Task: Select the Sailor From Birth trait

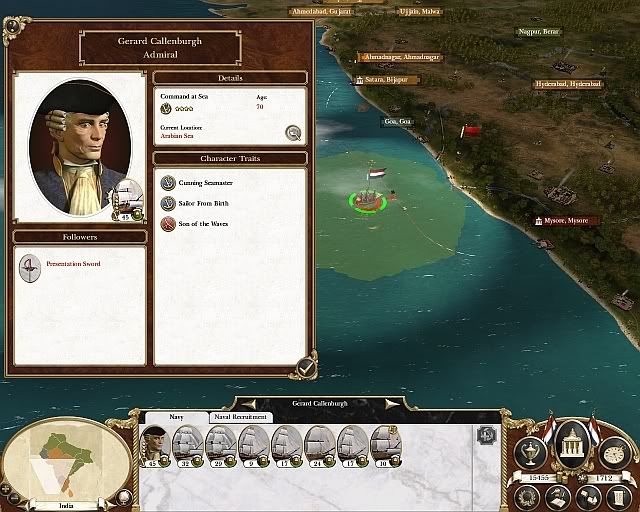Action: click(x=168, y=204)
